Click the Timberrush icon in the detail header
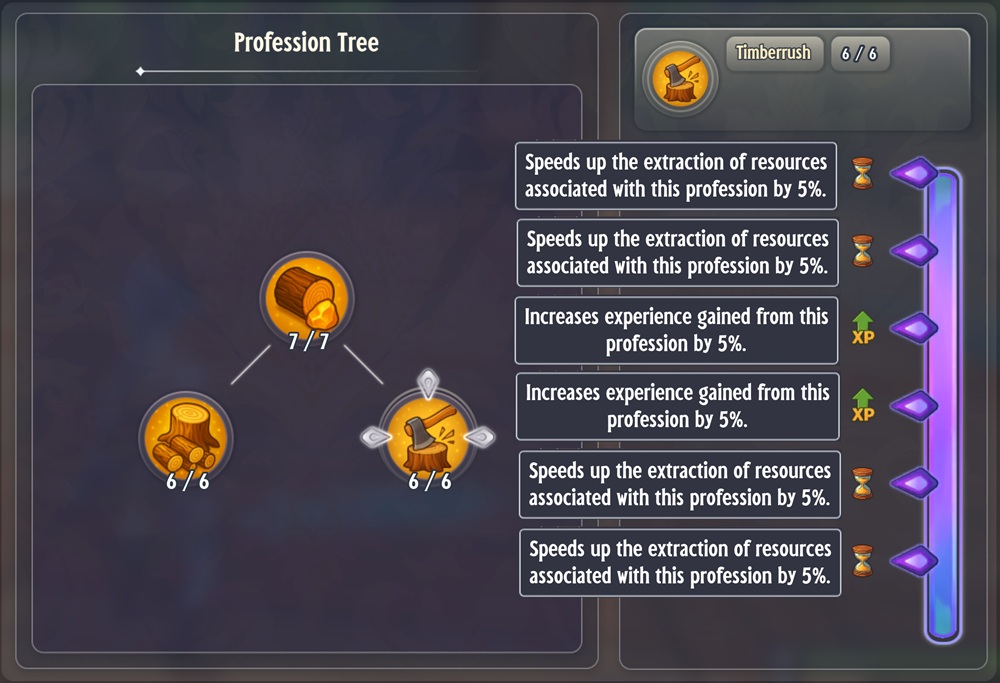Viewport: 1000px width, 683px height. point(680,79)
